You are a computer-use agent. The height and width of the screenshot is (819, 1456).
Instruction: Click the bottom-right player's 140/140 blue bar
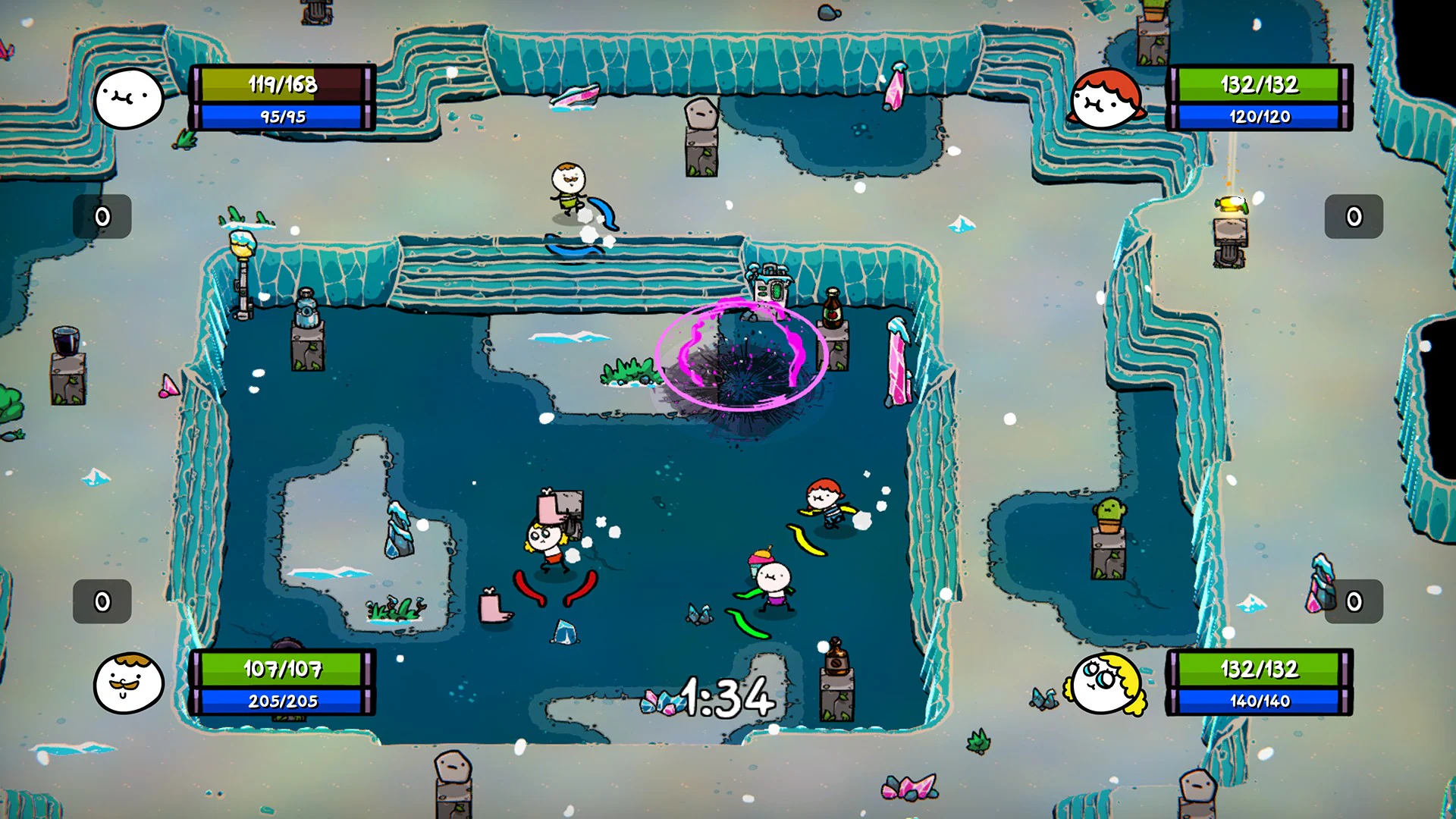1259,701
